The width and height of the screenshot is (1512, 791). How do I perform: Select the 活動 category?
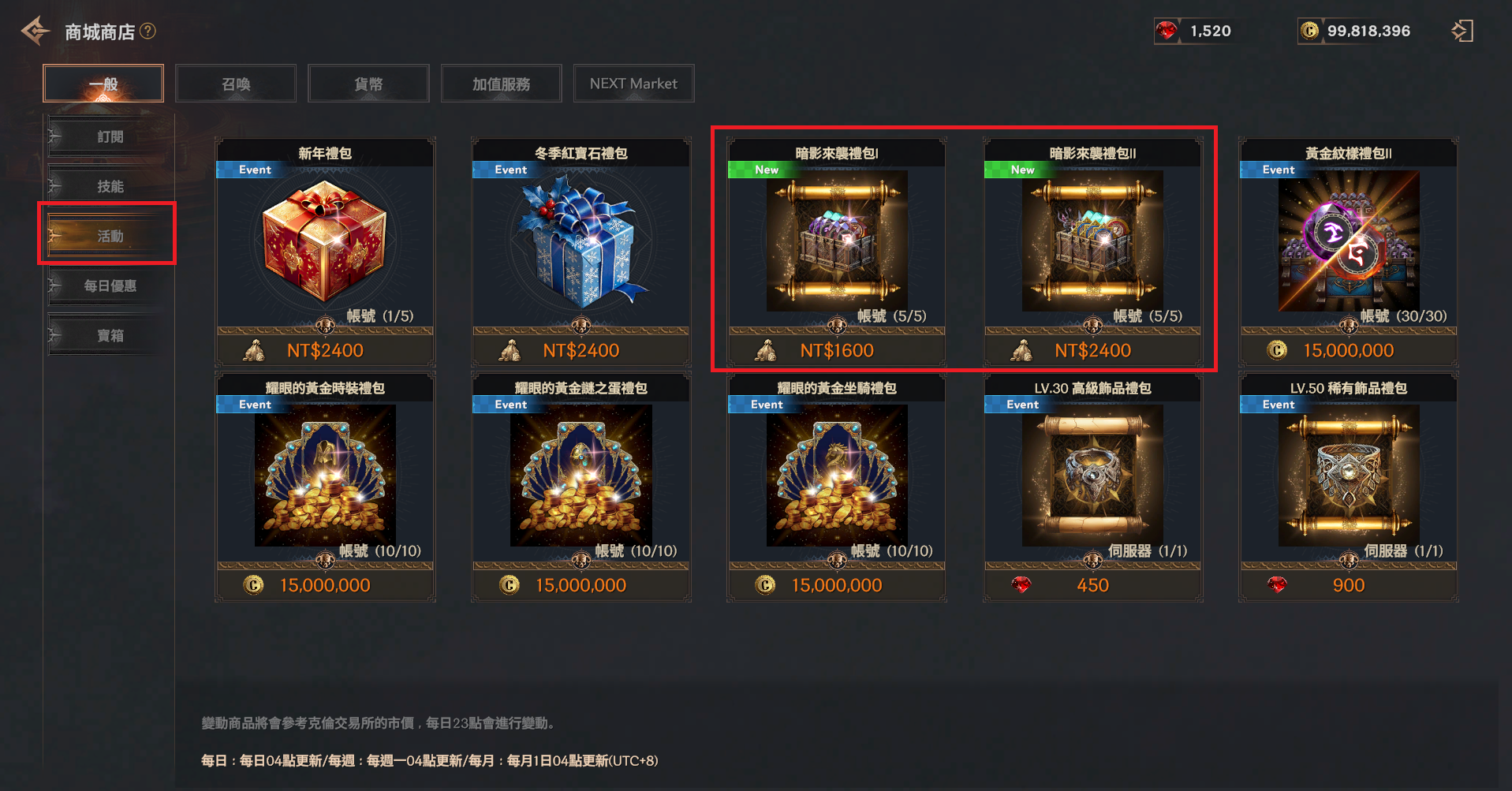(x=110, y=236)
